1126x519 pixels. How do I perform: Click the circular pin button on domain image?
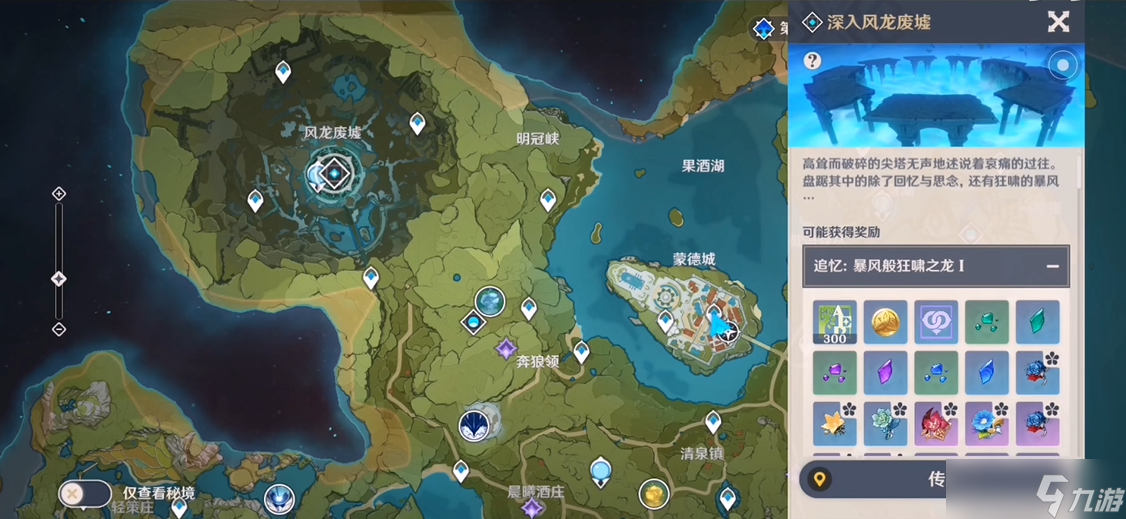click(x=1062, y=66)
